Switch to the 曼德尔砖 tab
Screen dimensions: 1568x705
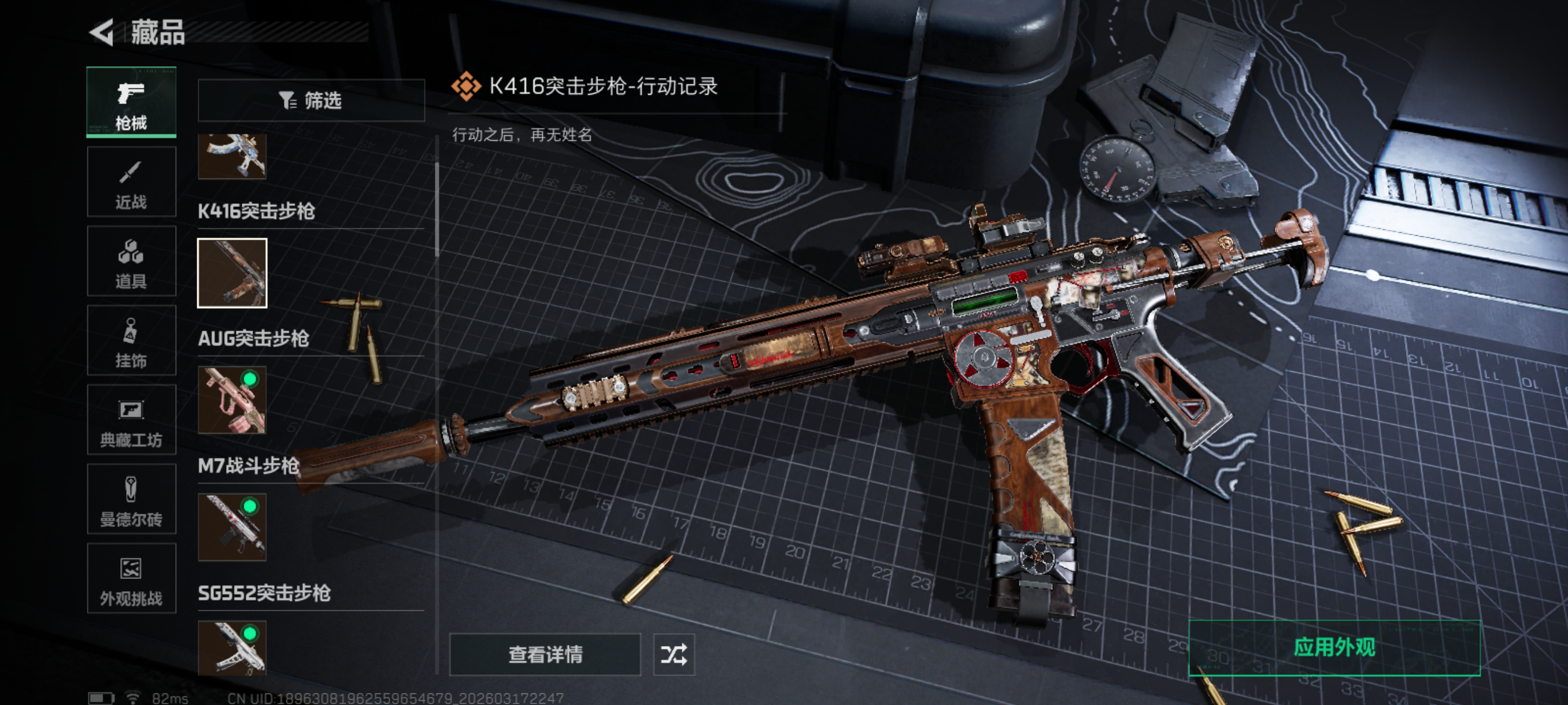pyautogui.click(x=131, y=500)
